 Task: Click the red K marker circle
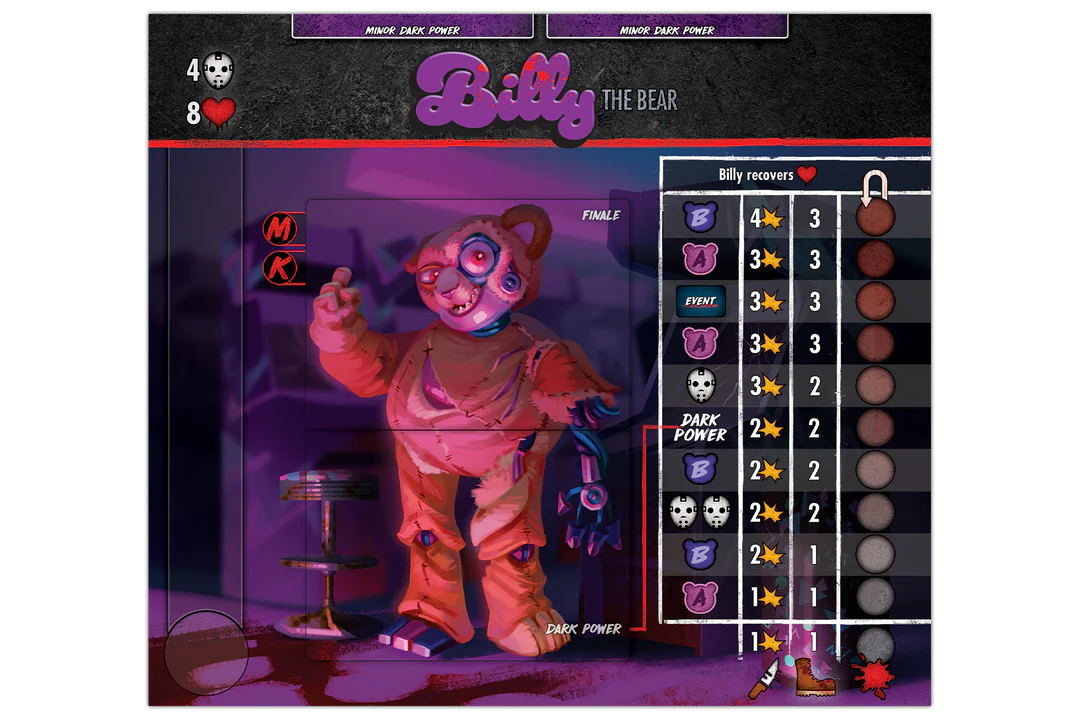(x=280, y=268)
